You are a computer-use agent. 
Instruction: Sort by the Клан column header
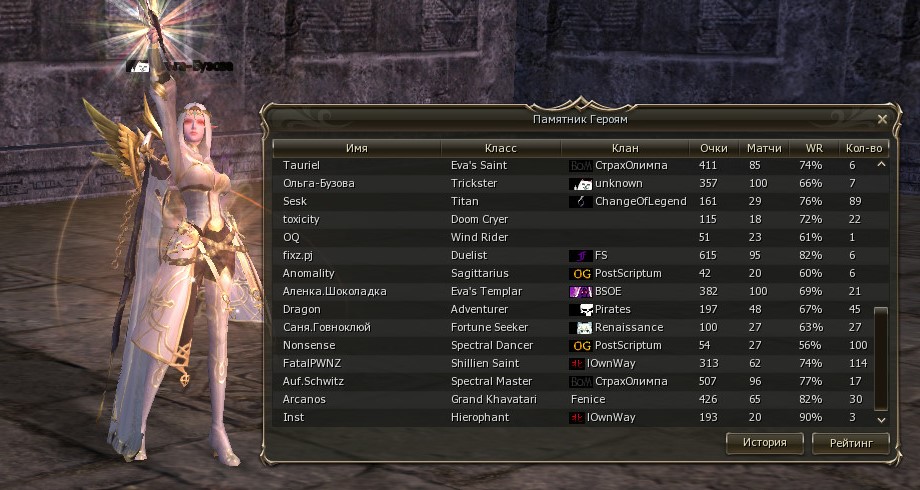(625, 148)
